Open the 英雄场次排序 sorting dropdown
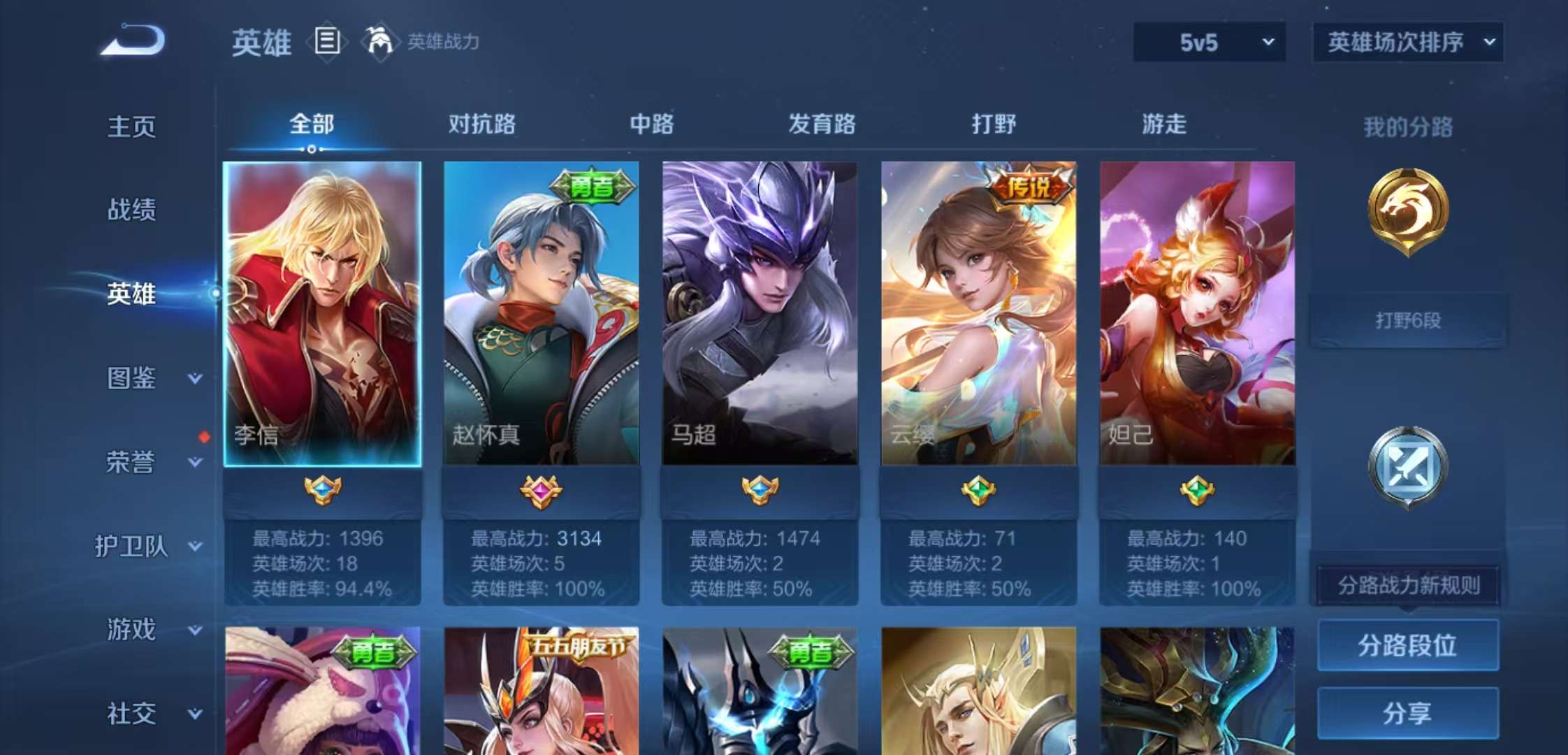This screenshot has height=755, width=1568. 1407,43
